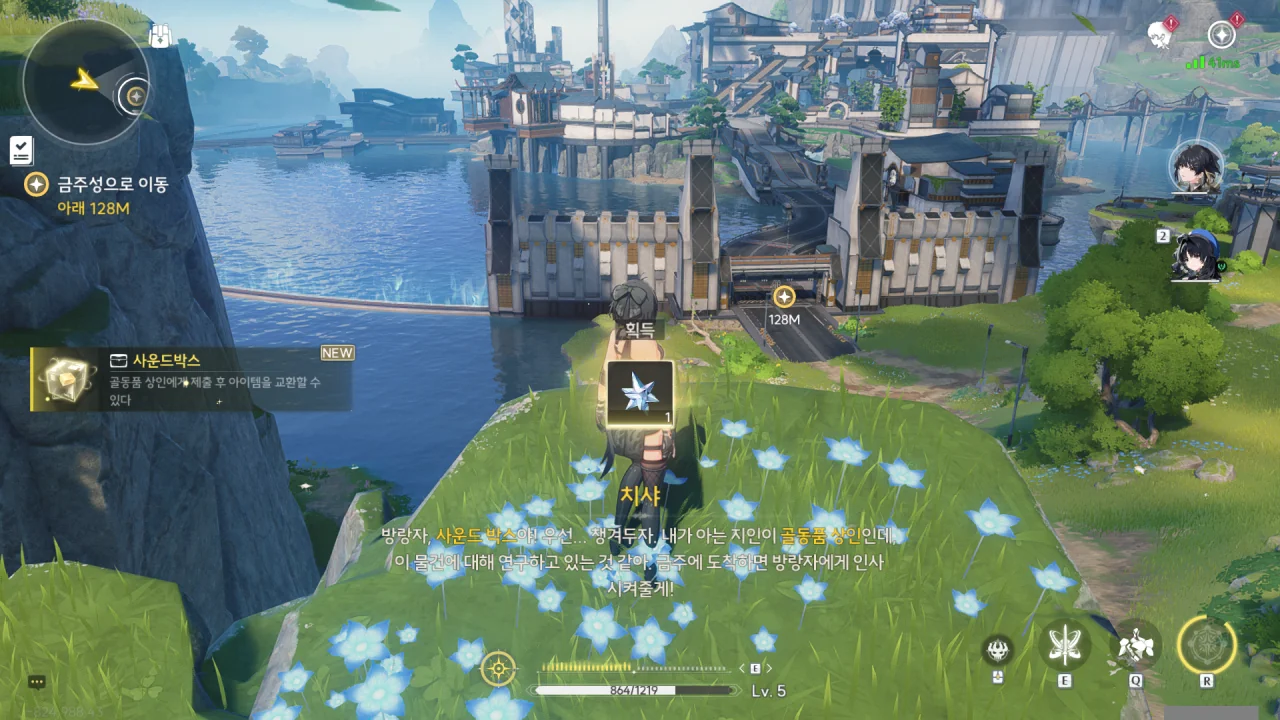This screenshot has height=720, width=1280.
Task: Open the circular minimap
Action: 85,82
